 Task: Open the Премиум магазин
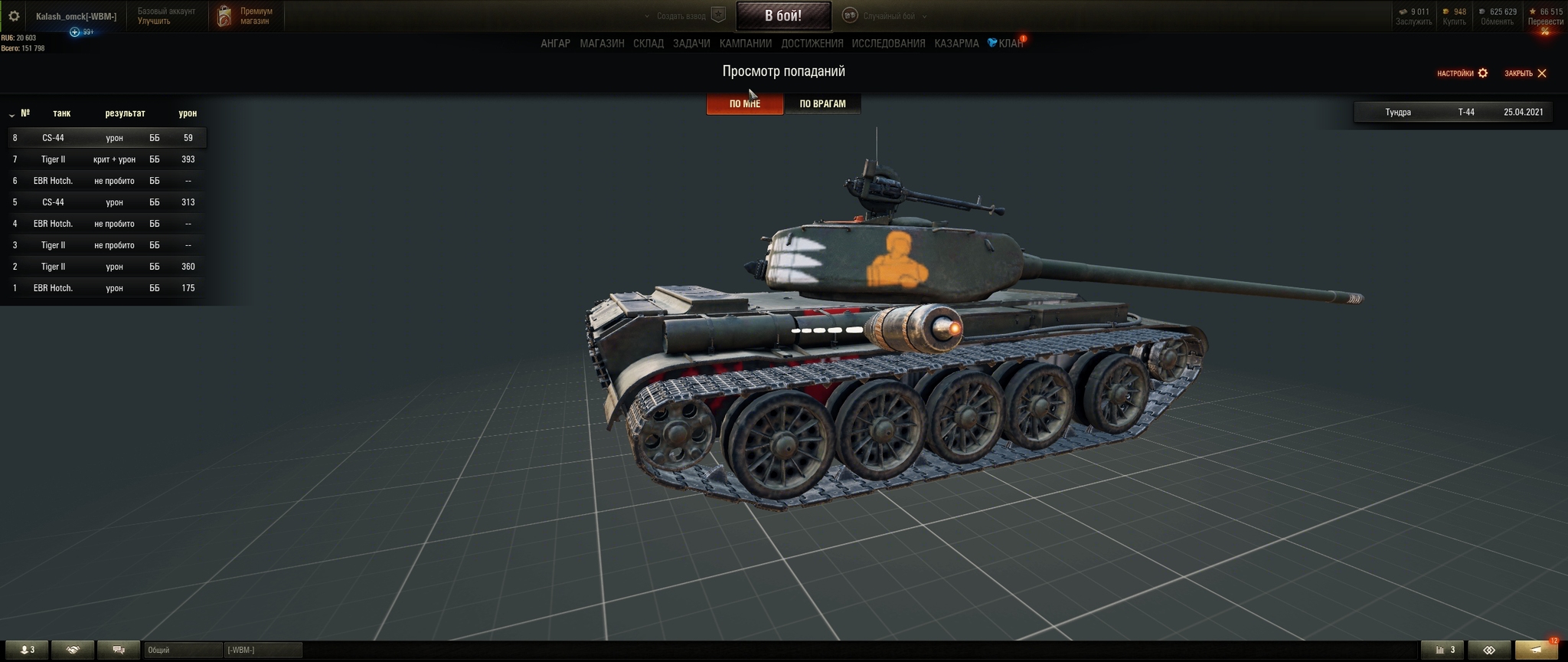point(247,16)
